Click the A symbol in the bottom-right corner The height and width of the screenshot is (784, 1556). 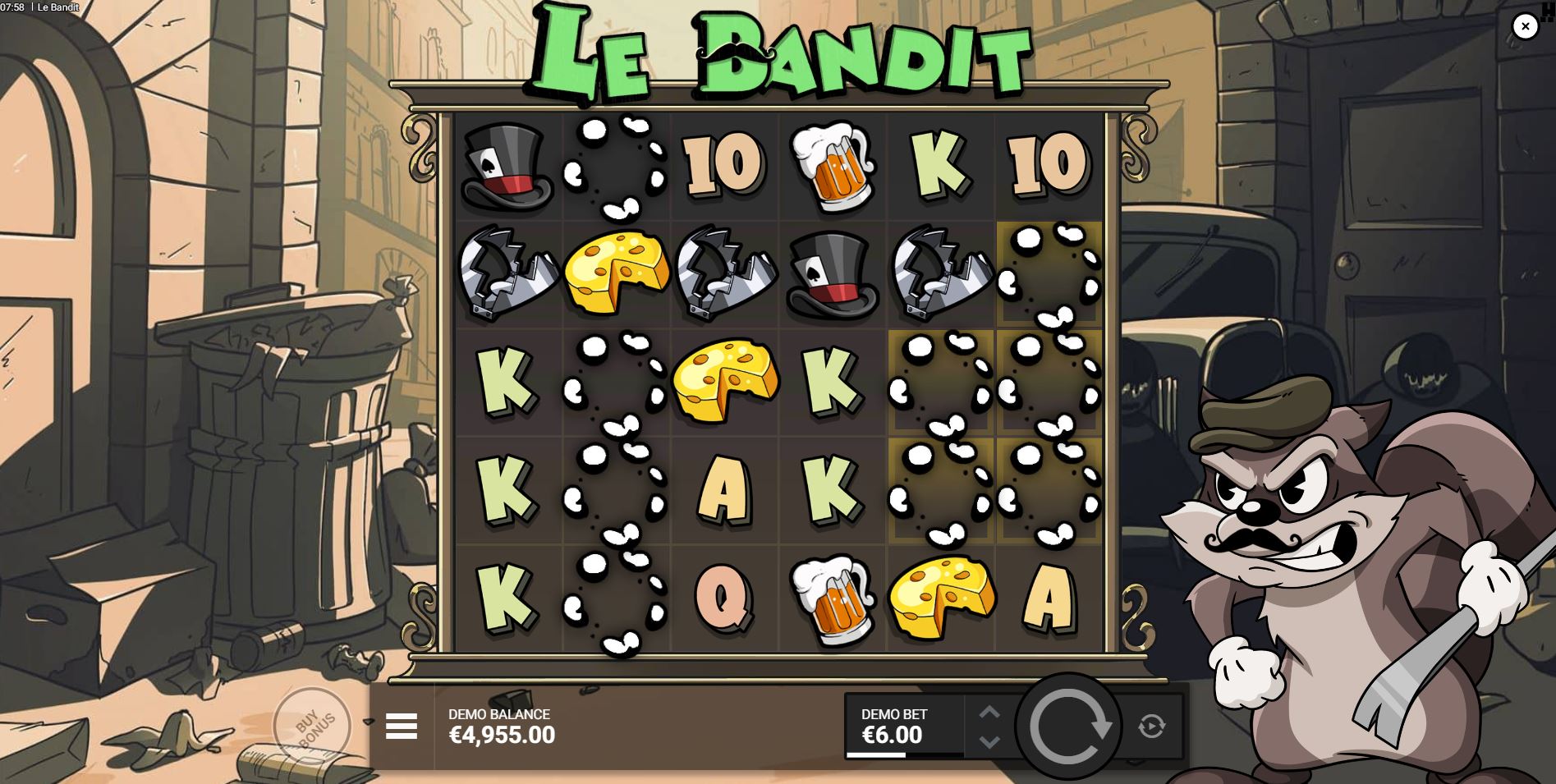click(1049, 599)
